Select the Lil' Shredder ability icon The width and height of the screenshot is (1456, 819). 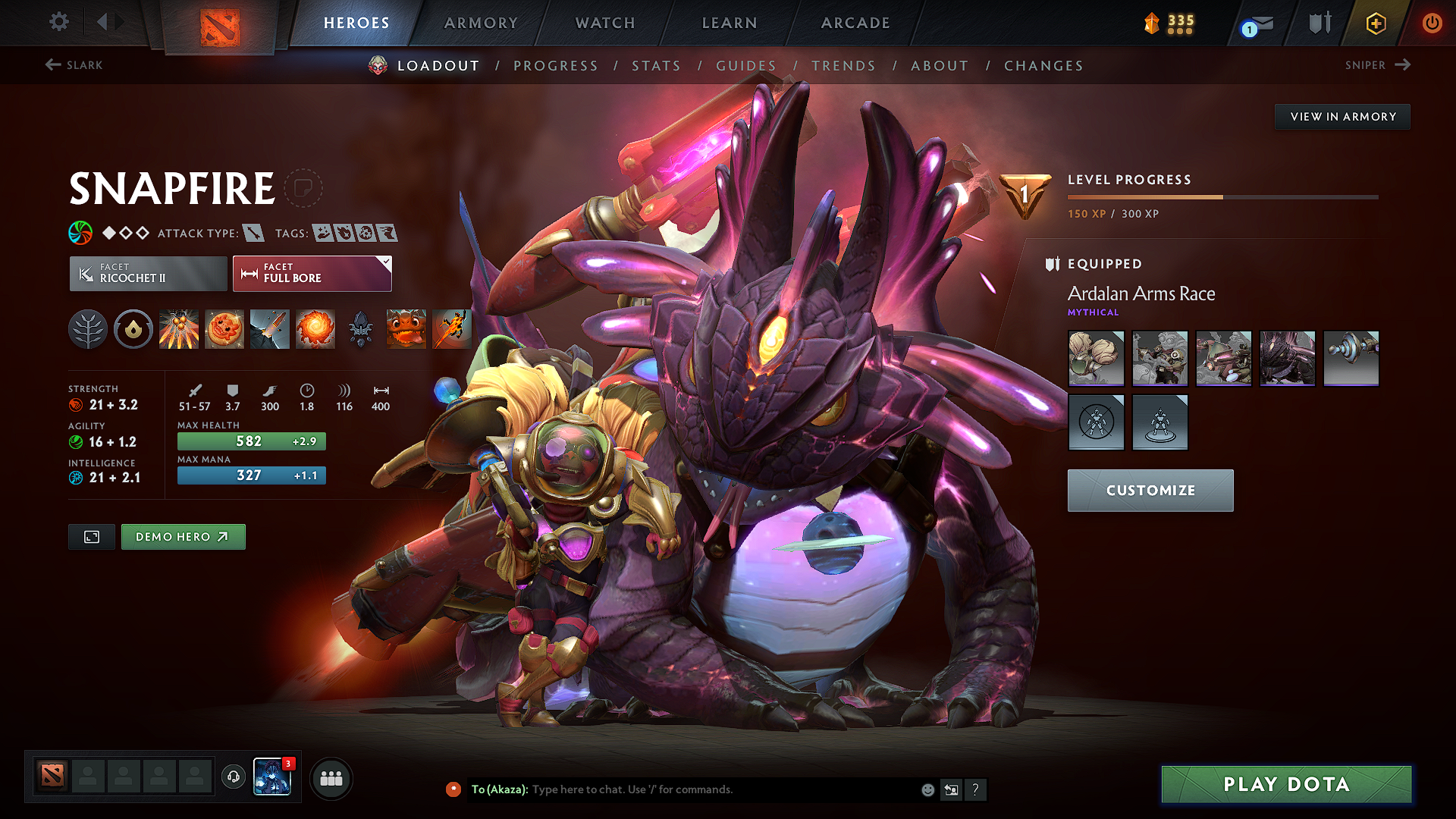coord(270,328)
